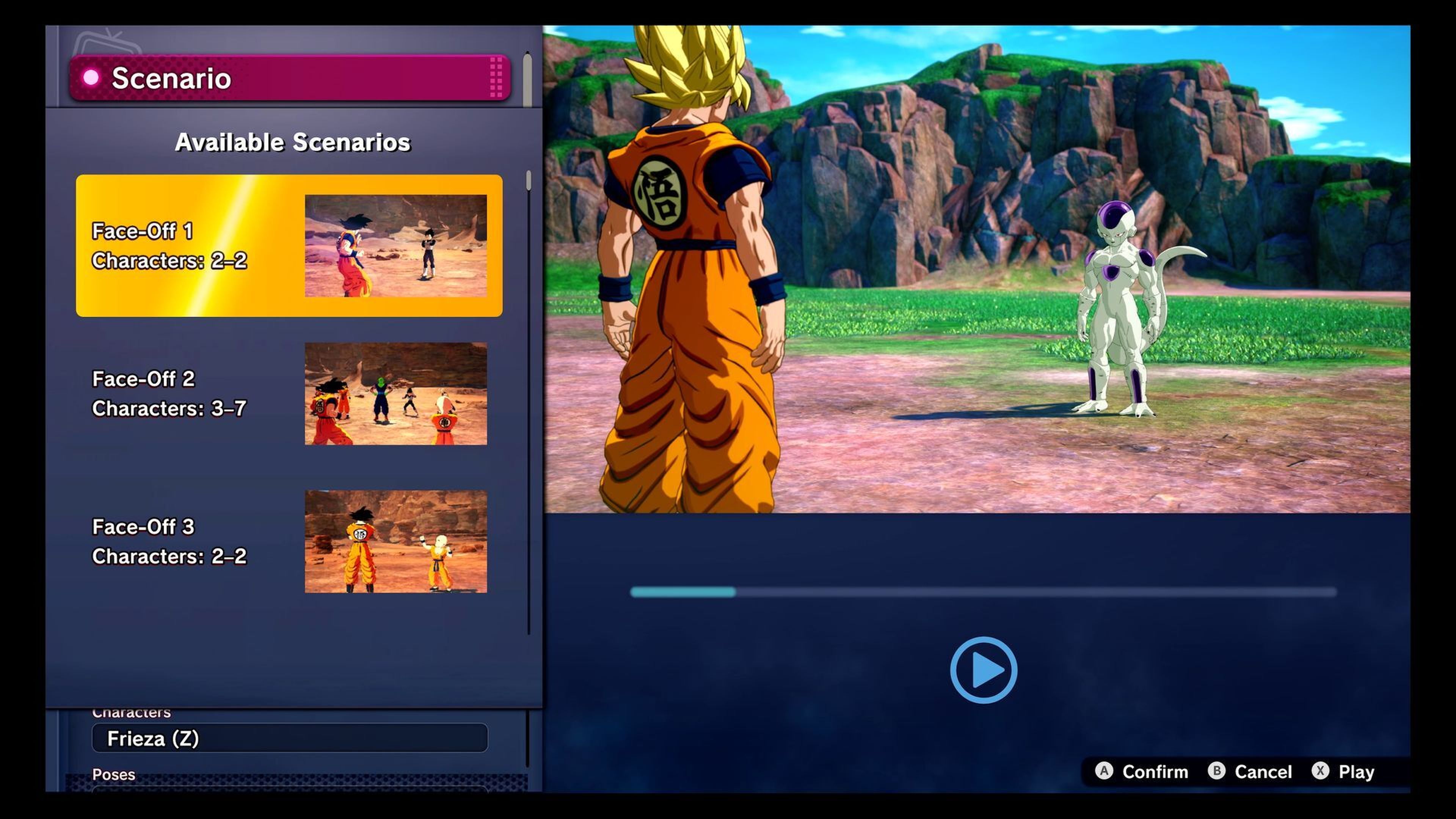Cancel out of the scenario menu
The height and width of the screenshot is (819, 1456).
pyautogui.click(x=1264, y=772)
